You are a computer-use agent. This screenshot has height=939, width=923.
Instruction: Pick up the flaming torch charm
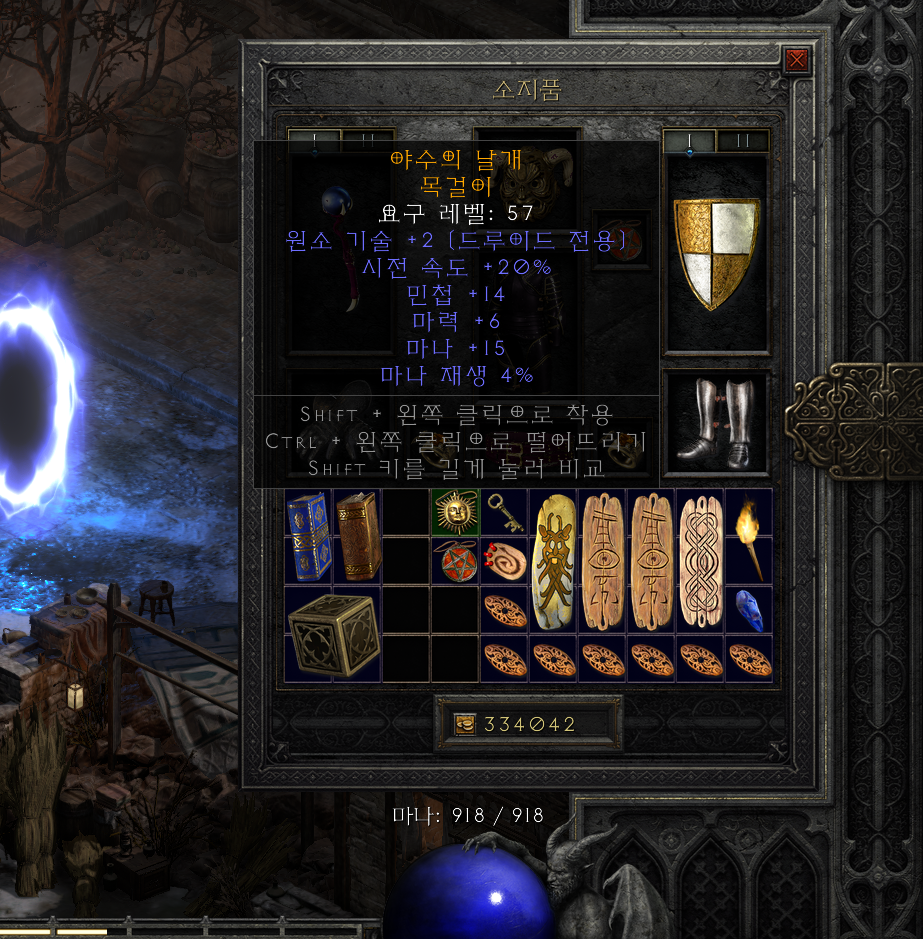point(749,536)
